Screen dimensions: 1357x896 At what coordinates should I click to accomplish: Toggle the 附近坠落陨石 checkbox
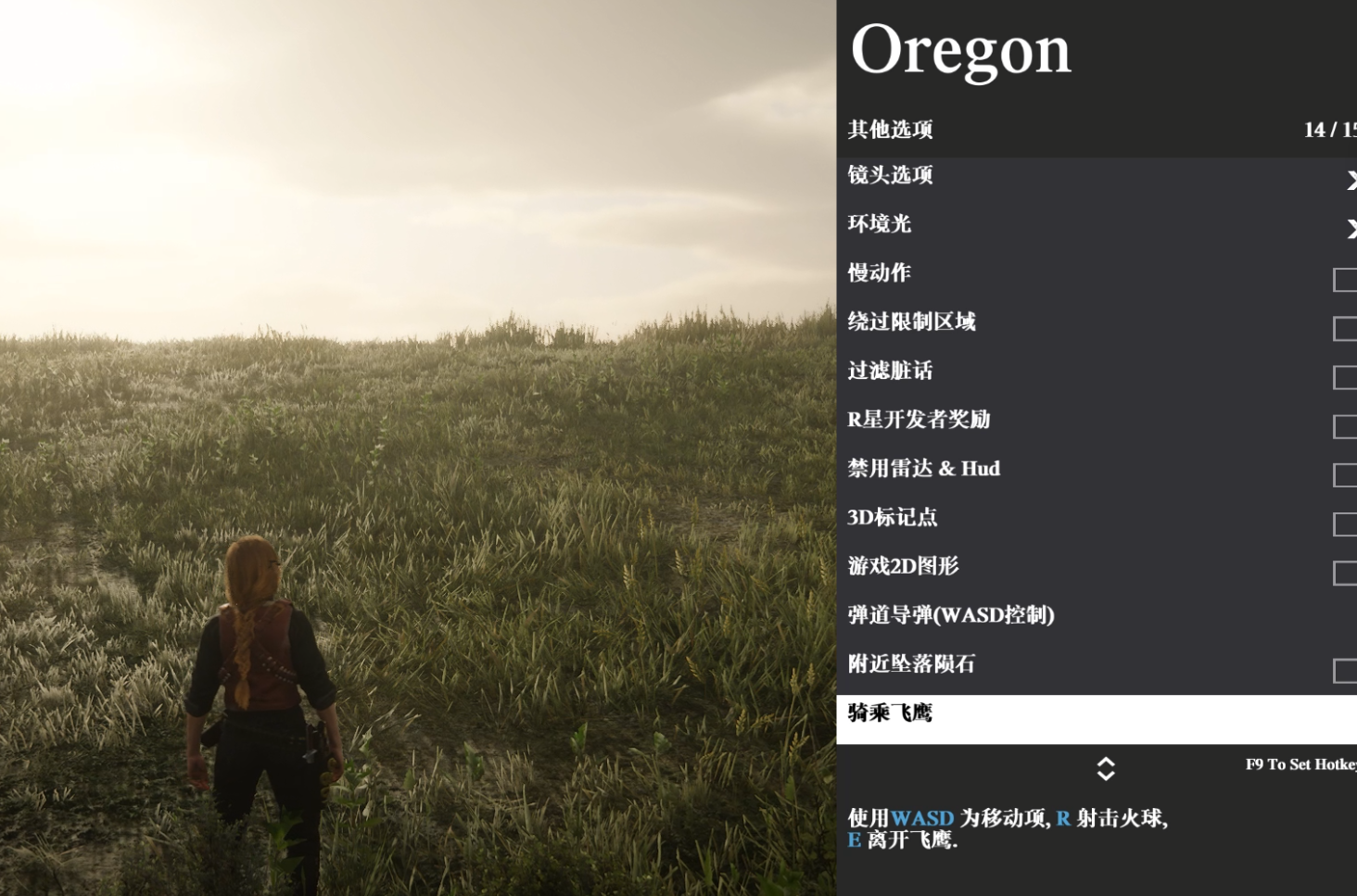(x=1344, y=671)
